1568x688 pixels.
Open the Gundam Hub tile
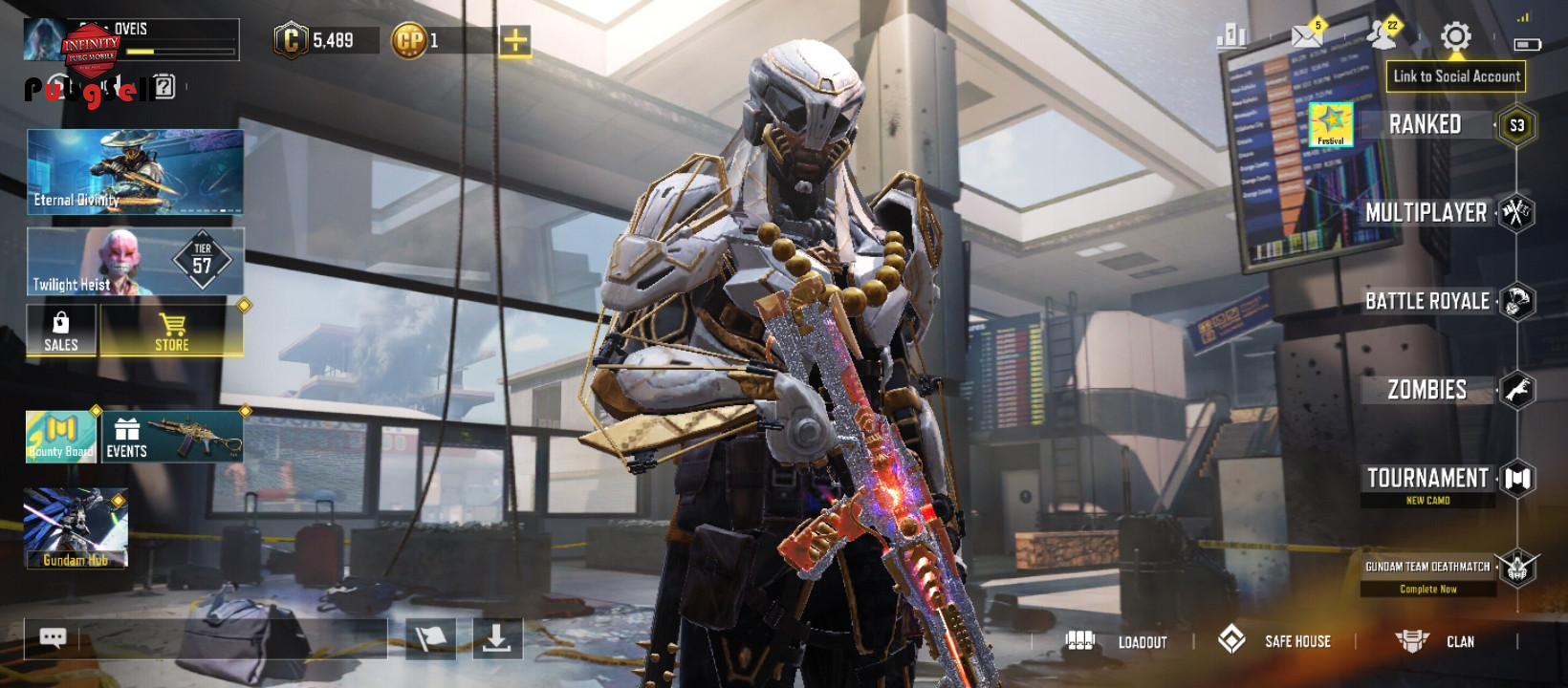pyautogui.click(x=76, y=528)
